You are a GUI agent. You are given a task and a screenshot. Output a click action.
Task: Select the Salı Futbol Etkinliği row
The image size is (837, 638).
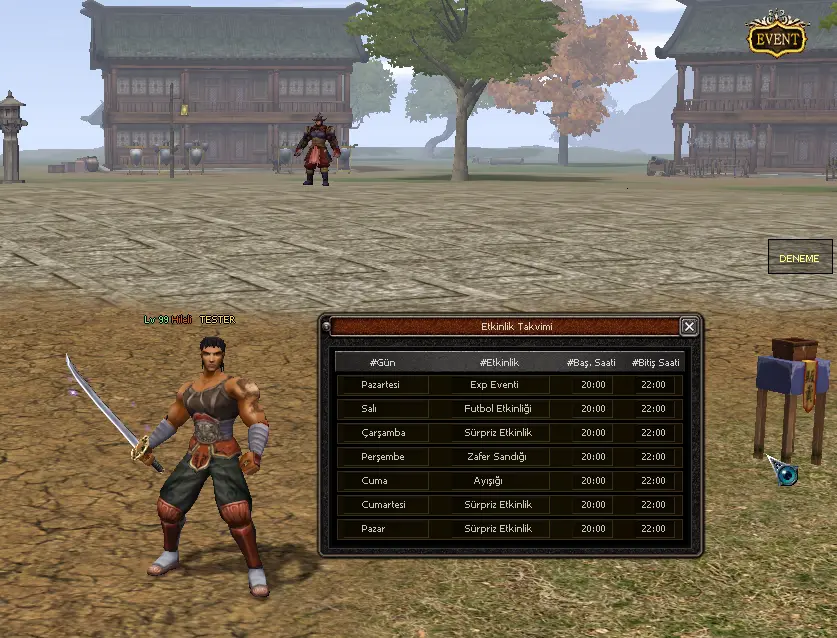(x=509, y=409)
